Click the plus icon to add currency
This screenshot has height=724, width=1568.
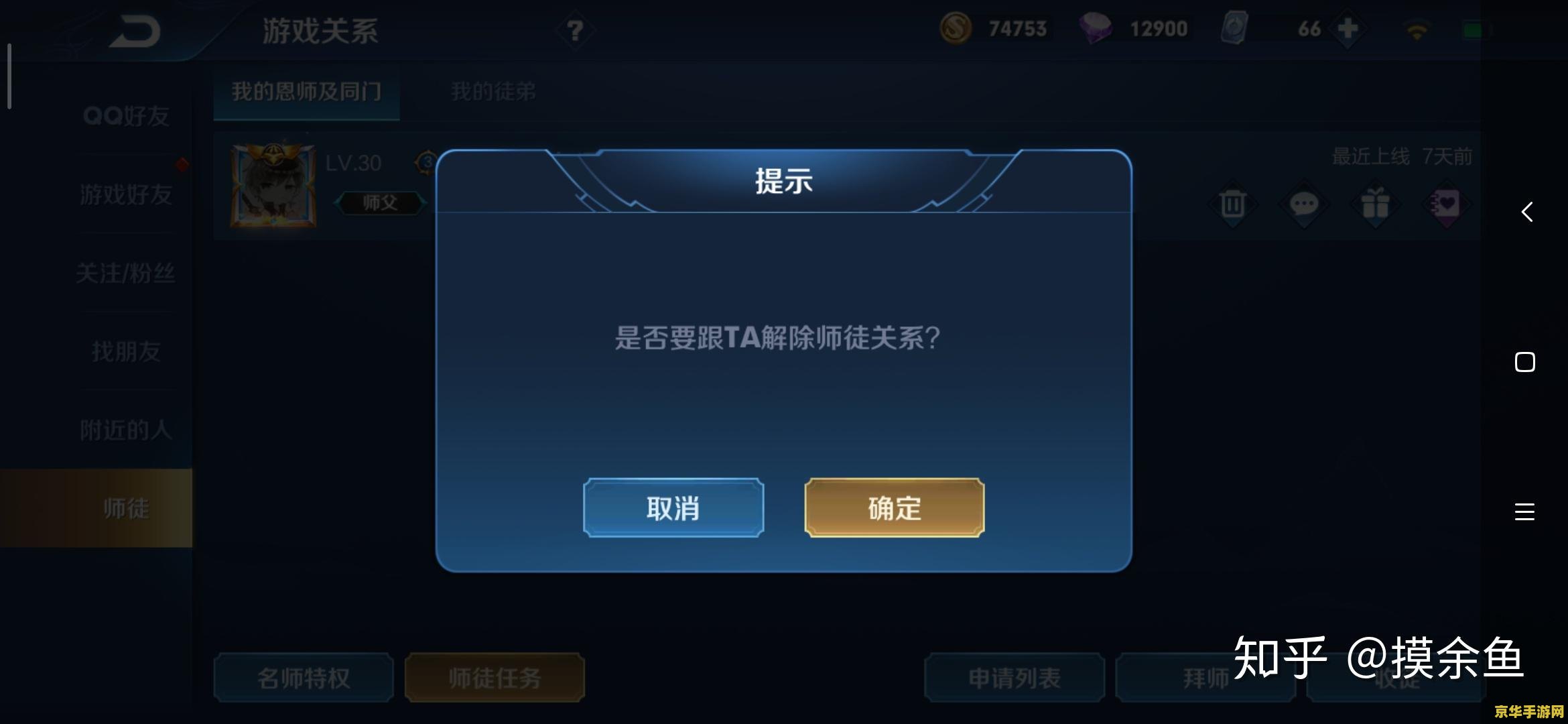click(x=1348, y=29)
